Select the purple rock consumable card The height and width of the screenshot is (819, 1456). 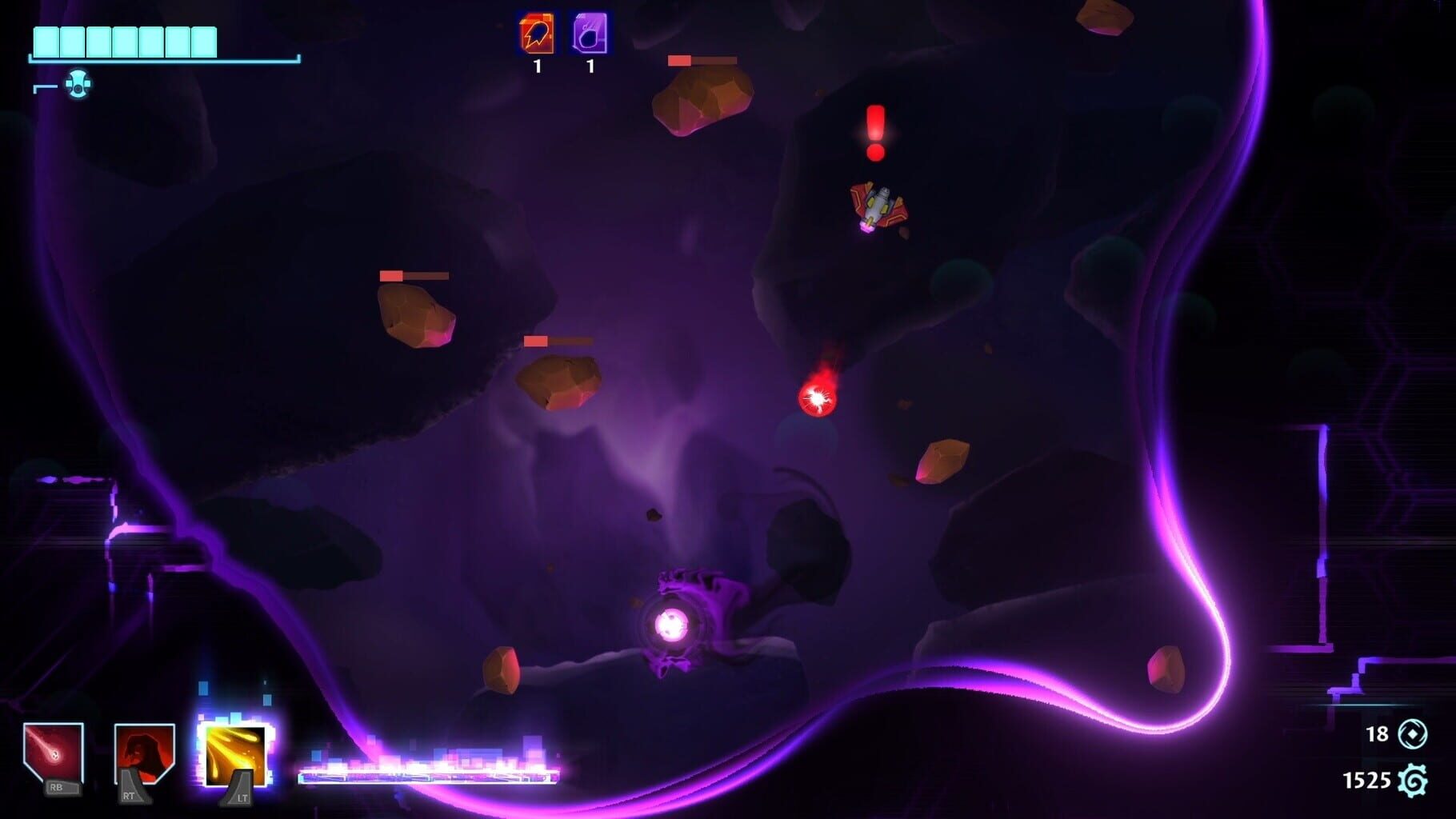(589, 34)
